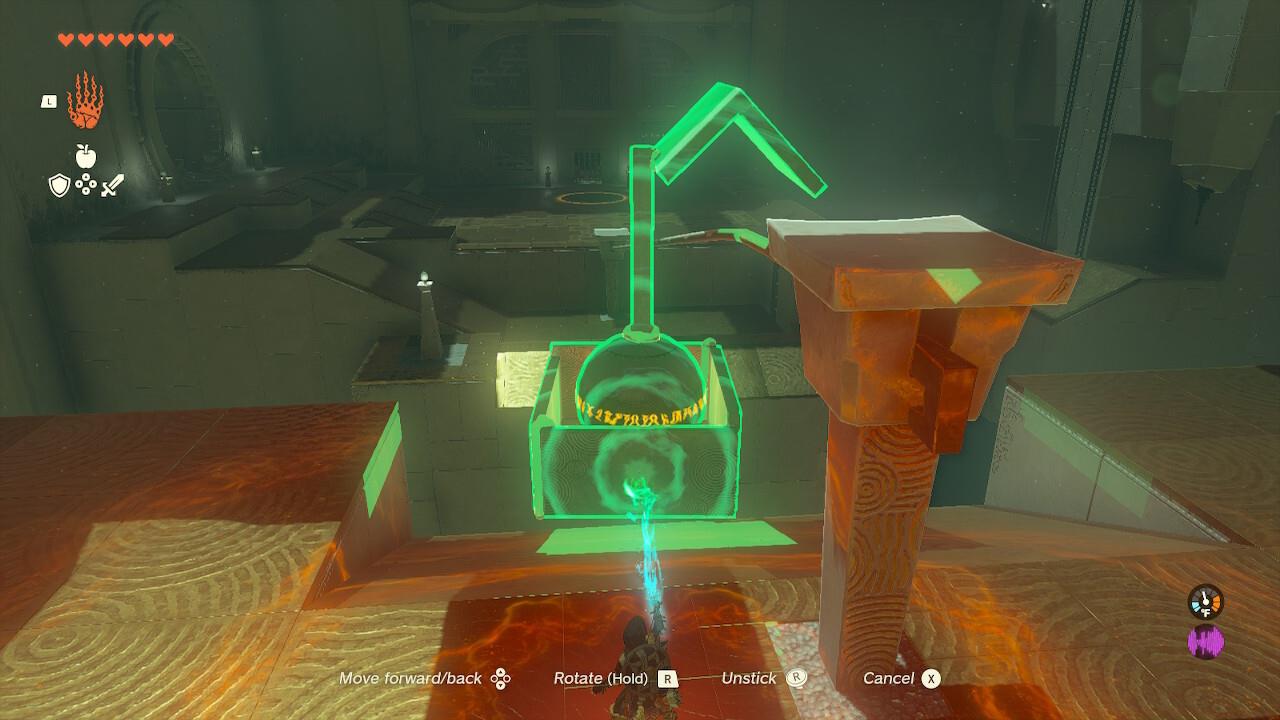
Task: Click the apple food icon
Action: click(85, 155)
